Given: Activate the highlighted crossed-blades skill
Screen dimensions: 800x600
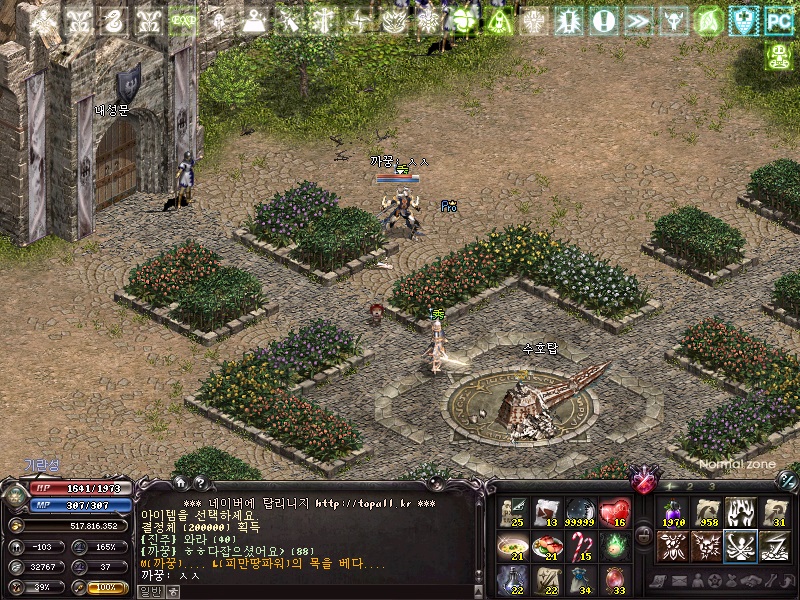Looking at the screenshot, I should [x=740, y=546].
